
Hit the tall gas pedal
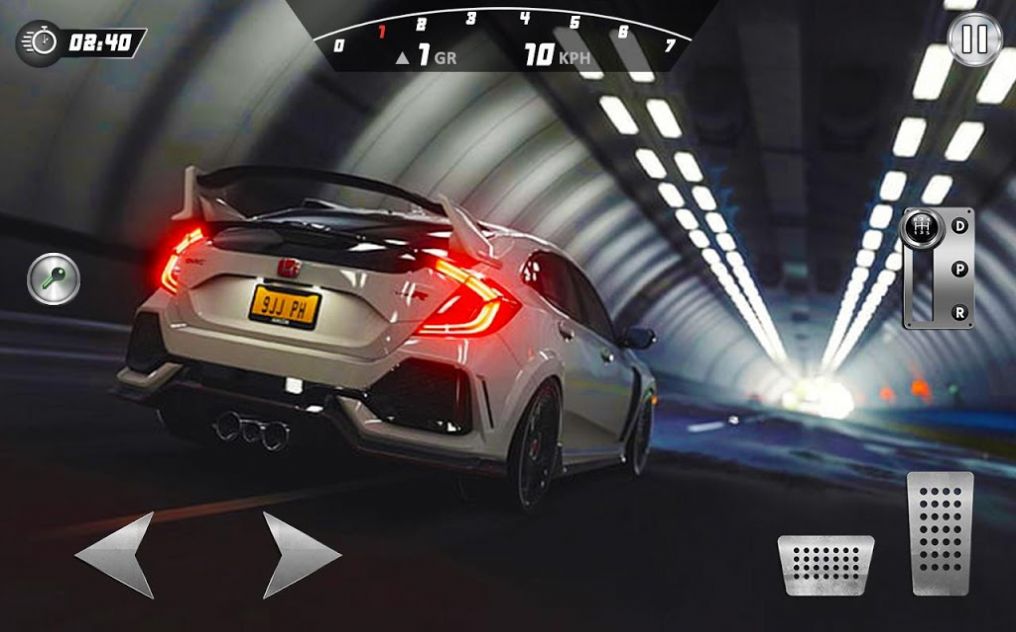pyautogui.click(x=940, y=533)
